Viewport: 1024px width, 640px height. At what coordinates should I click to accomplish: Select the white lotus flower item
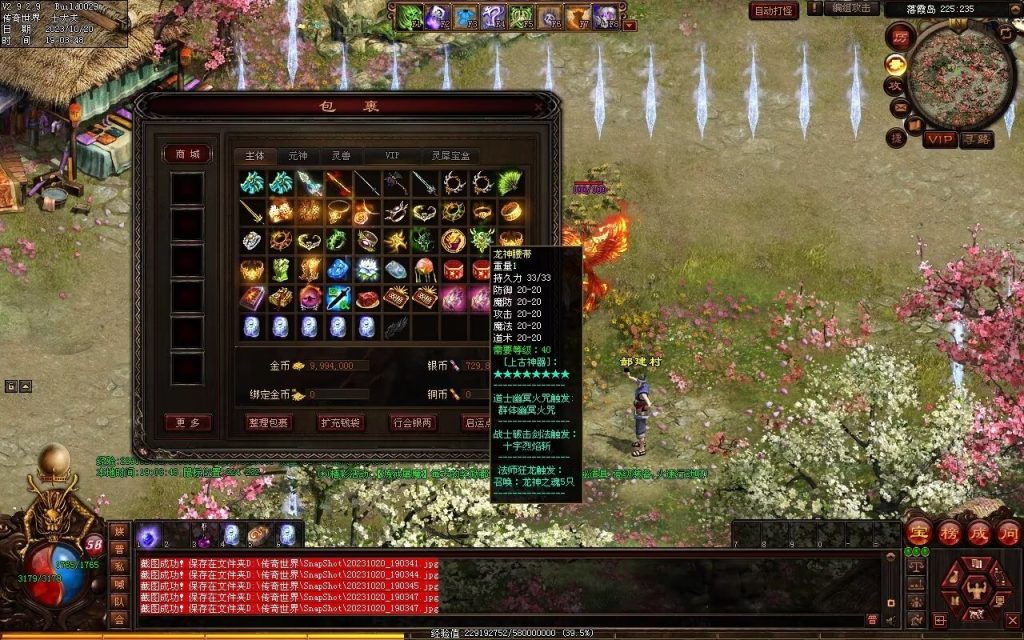[x=367, y=270]
